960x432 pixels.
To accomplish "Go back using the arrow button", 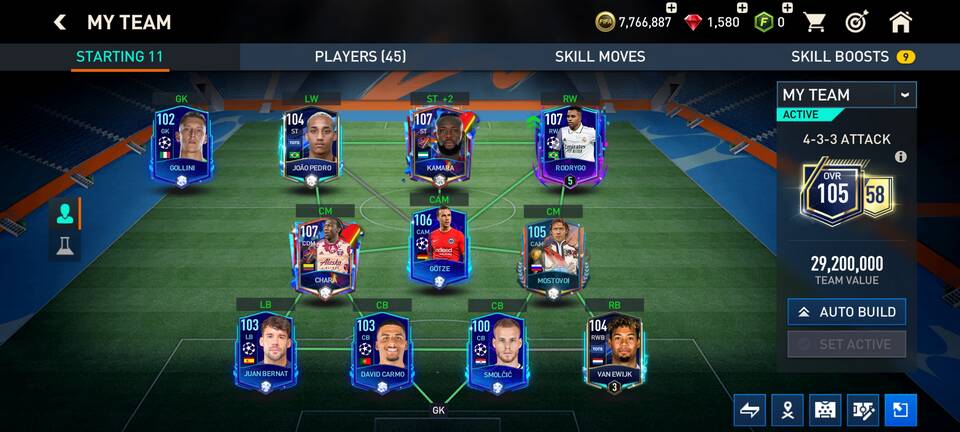I will pos(60,22).
